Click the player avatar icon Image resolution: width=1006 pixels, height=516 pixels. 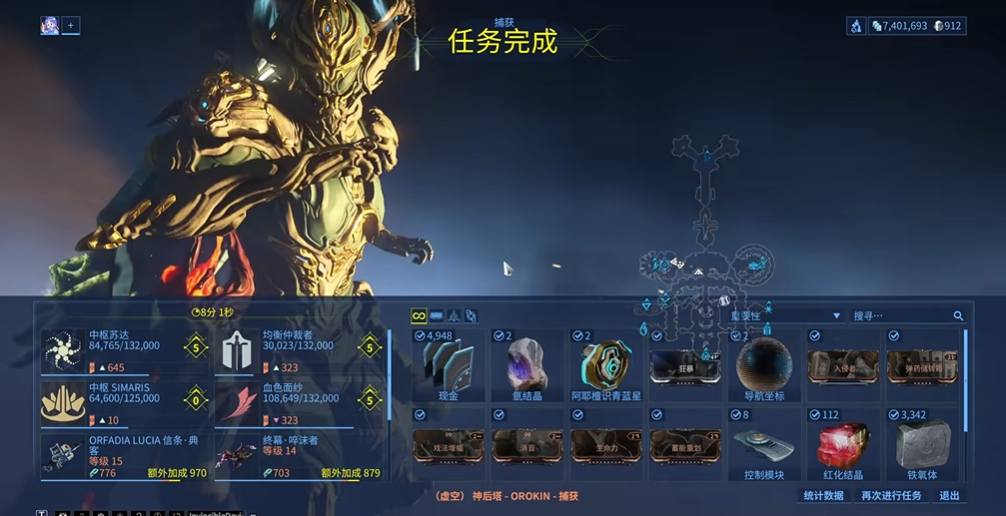49,26
